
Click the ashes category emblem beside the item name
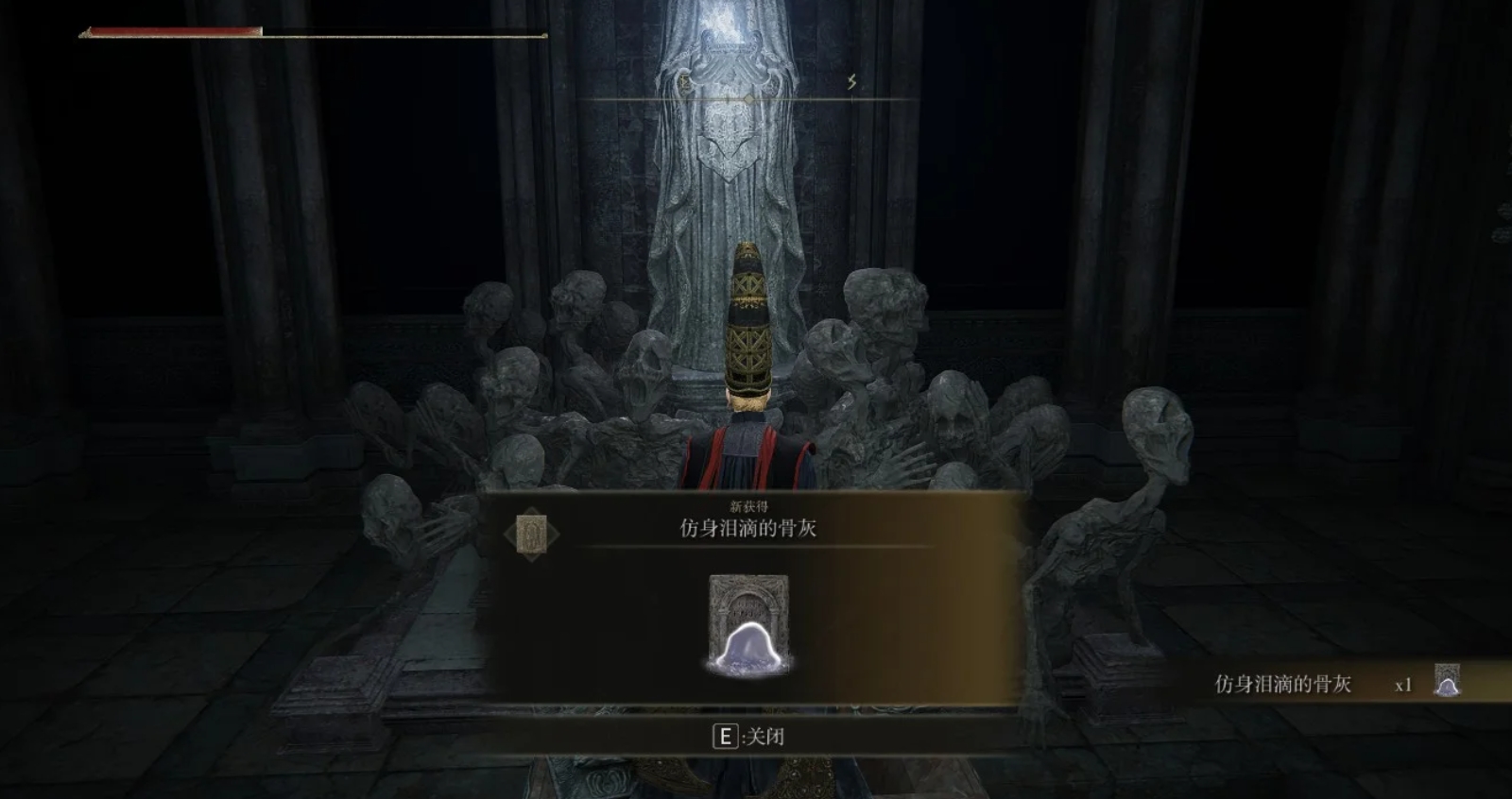531,535
